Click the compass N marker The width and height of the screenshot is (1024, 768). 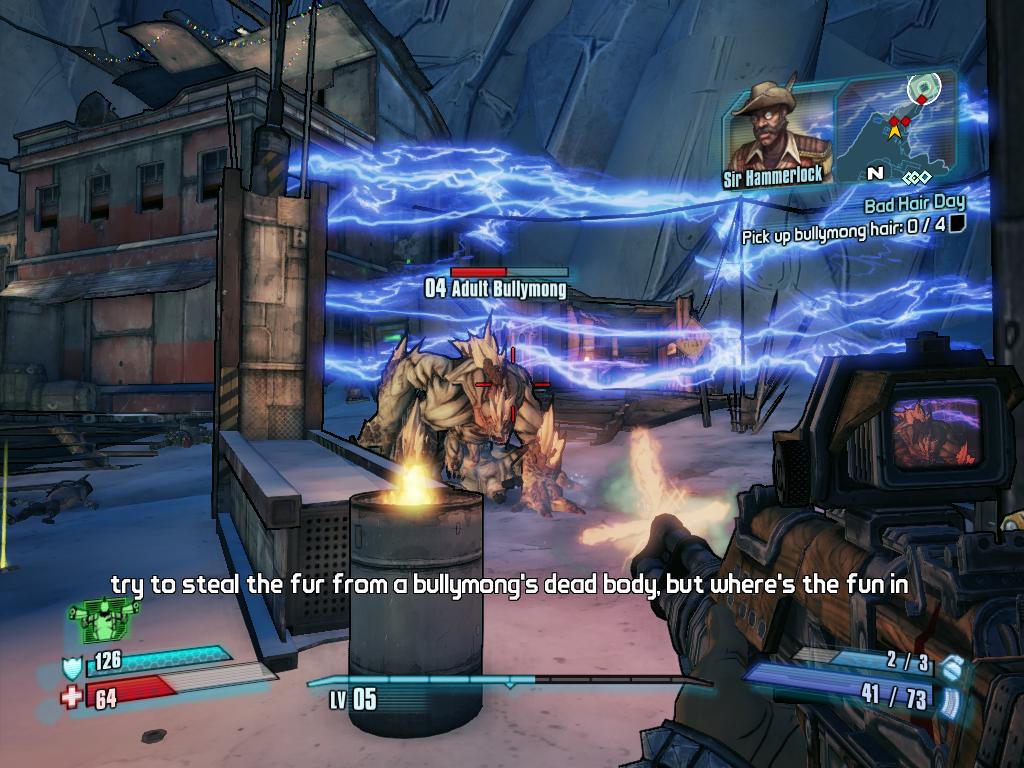(x=875, y=173)
